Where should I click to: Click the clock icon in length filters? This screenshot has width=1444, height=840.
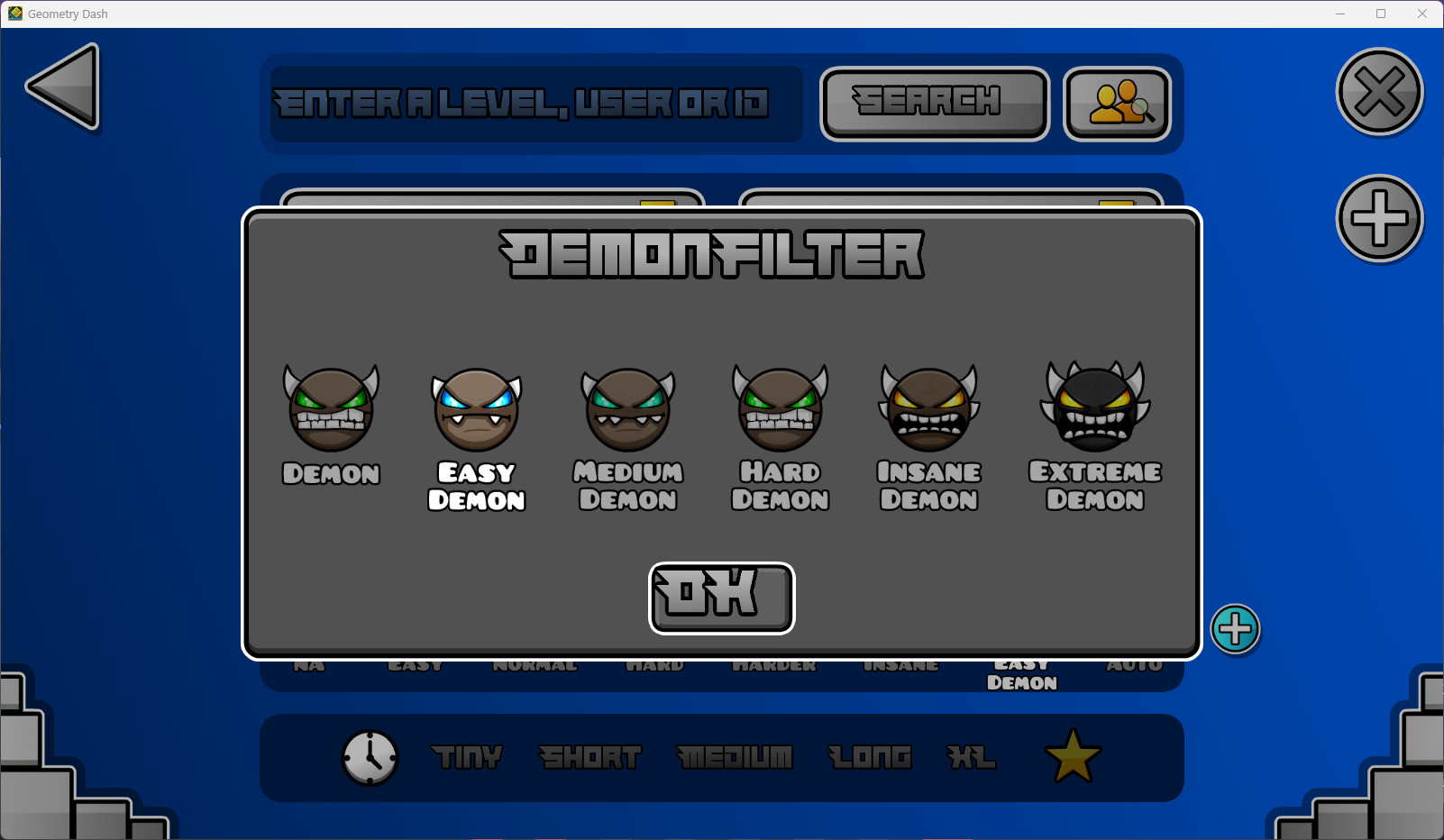370,758
